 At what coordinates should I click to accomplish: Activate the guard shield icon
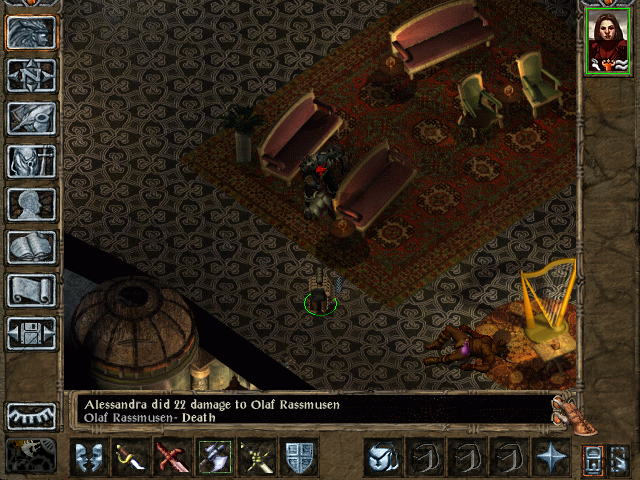coord(298,457)
